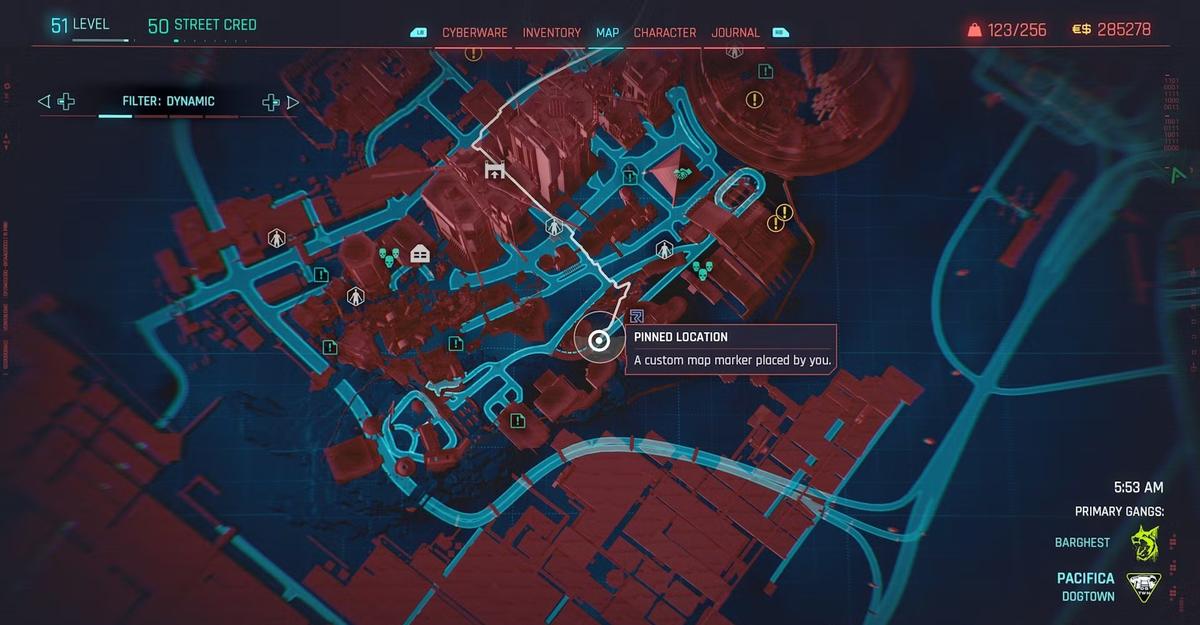
Task: Switch to the Inventory tab
Action: (x=551, y=32)
